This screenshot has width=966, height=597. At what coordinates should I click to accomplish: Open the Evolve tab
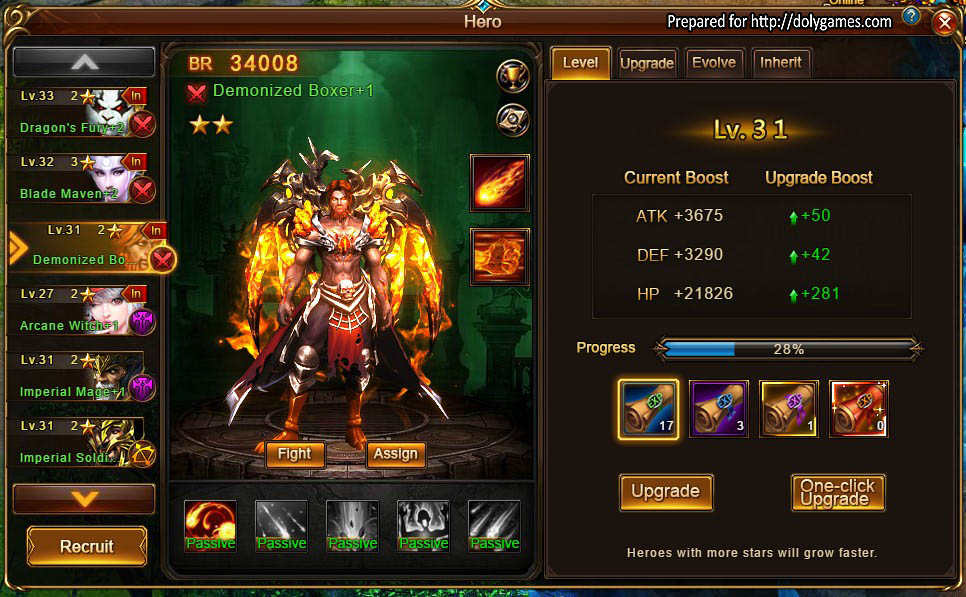pyautogui.click(x=714, y=62)
